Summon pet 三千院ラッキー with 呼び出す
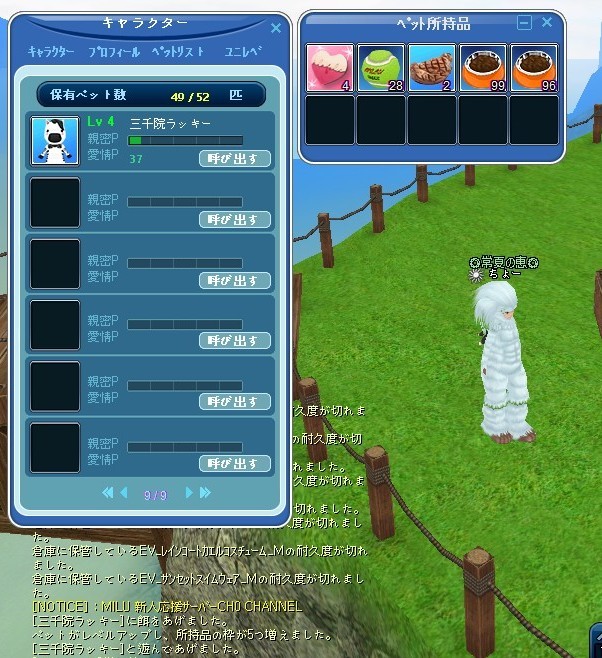Screen dimensions: 602x658 pos(235,157)
